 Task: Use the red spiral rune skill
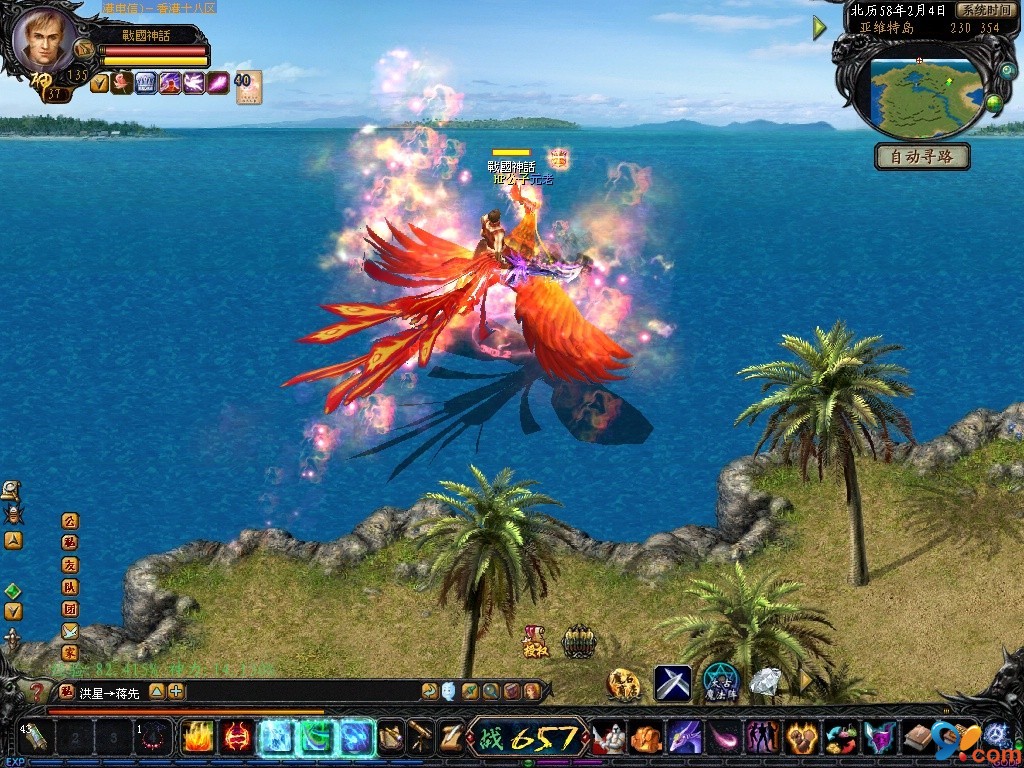[x=236, y=738]
